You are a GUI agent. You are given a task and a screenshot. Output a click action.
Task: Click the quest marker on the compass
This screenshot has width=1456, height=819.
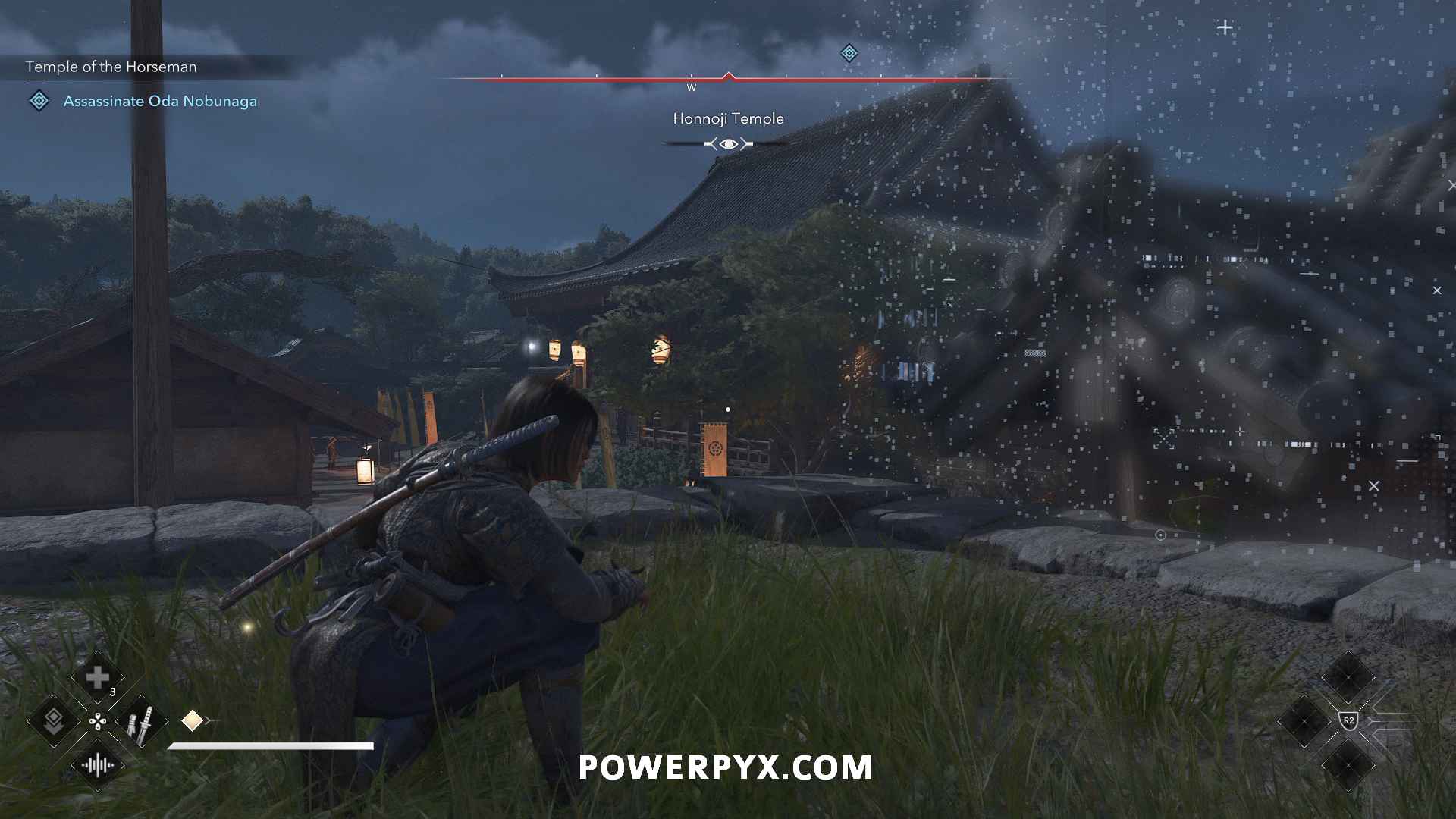coord(849,53)
